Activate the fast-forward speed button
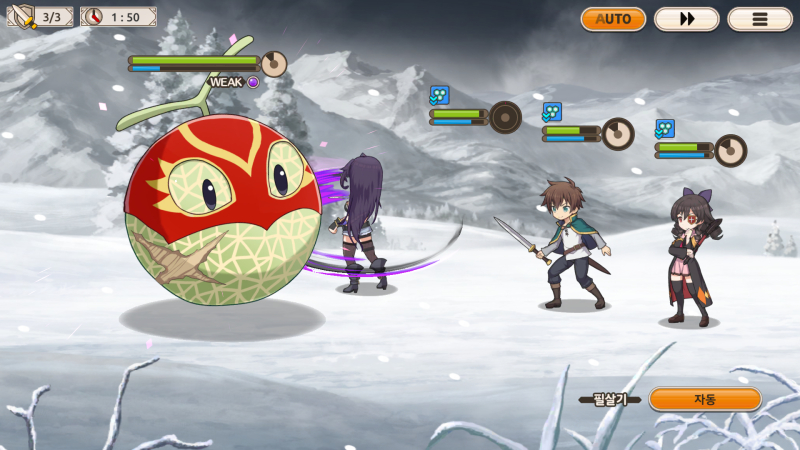Screen dimensions: 800x450 click(686, 19)
